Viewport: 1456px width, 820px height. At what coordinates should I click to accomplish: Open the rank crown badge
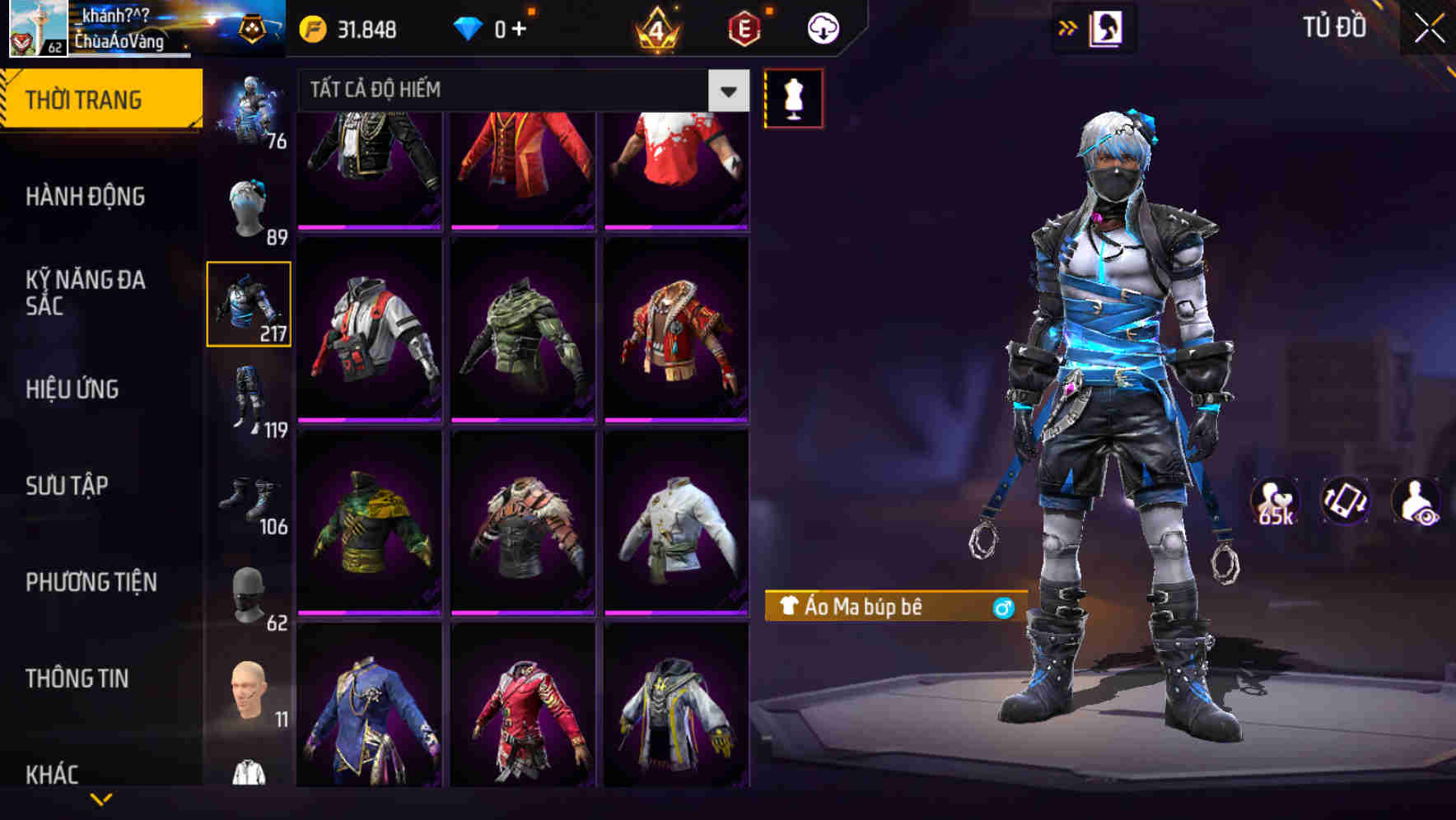pyautogui.click(x=655, y=29)
